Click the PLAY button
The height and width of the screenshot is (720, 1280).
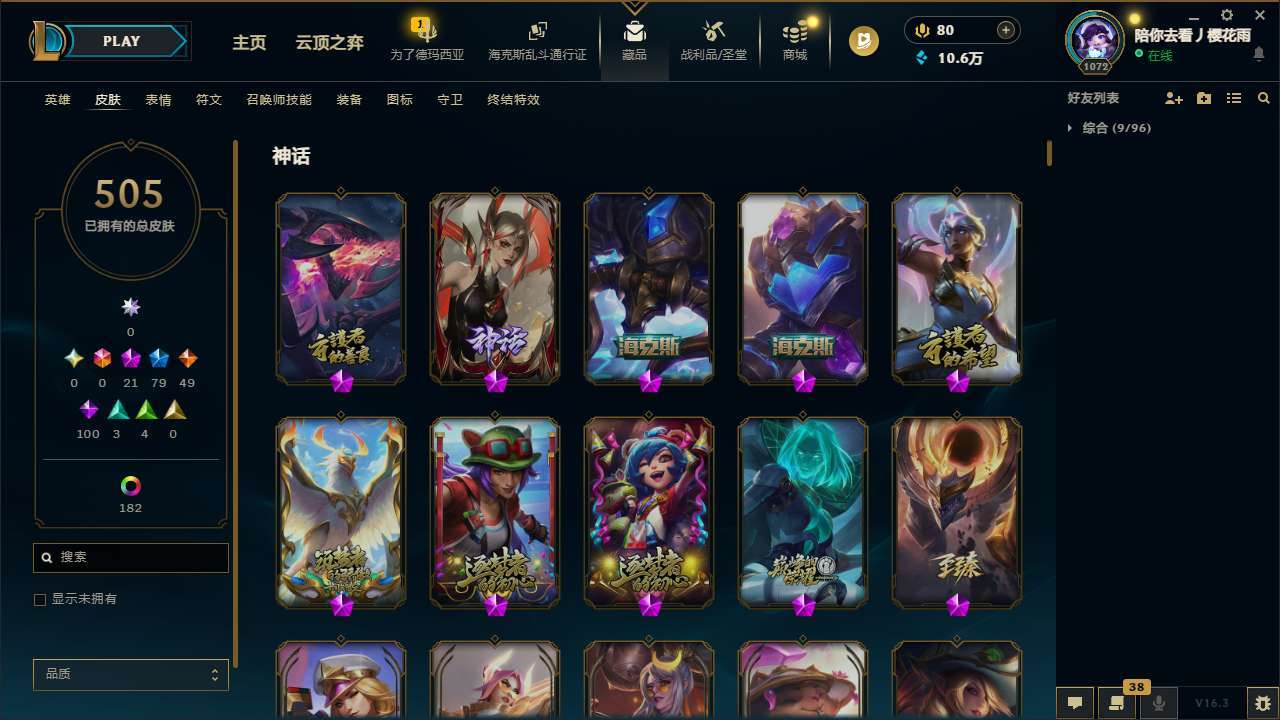[121, 41]
